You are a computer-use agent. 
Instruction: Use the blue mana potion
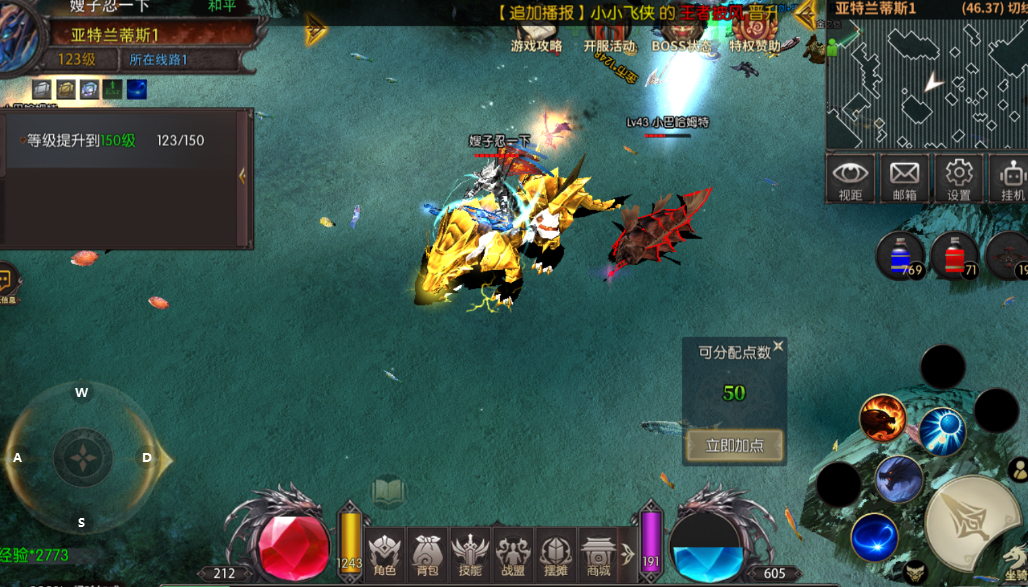point(898,255)
